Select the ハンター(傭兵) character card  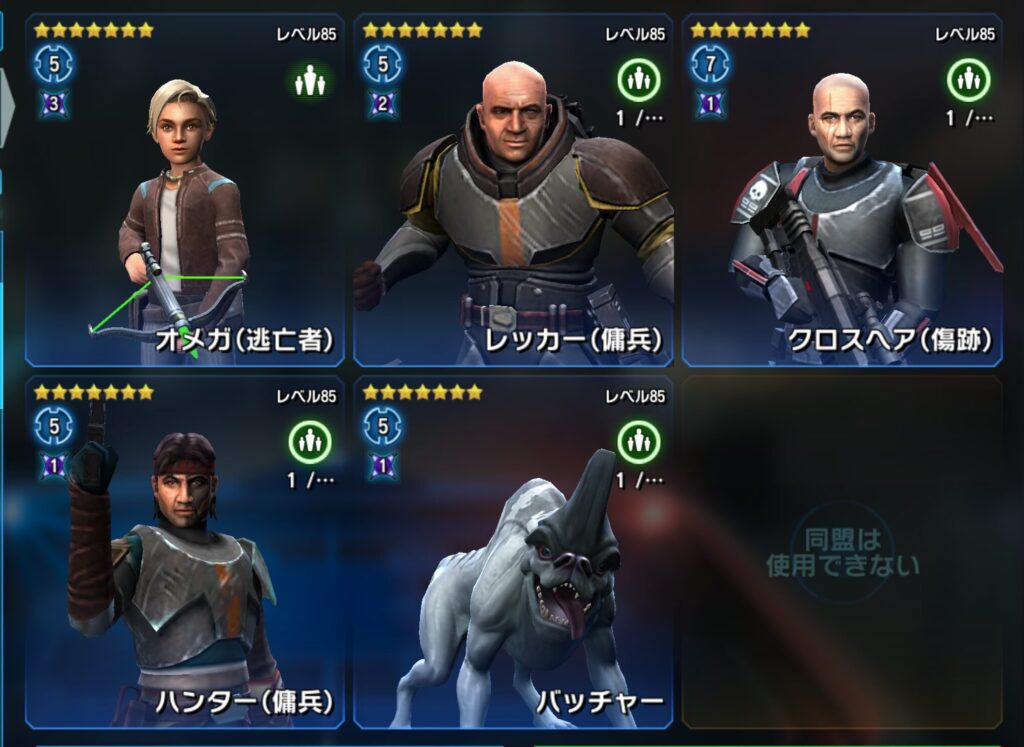coord(185,552)
